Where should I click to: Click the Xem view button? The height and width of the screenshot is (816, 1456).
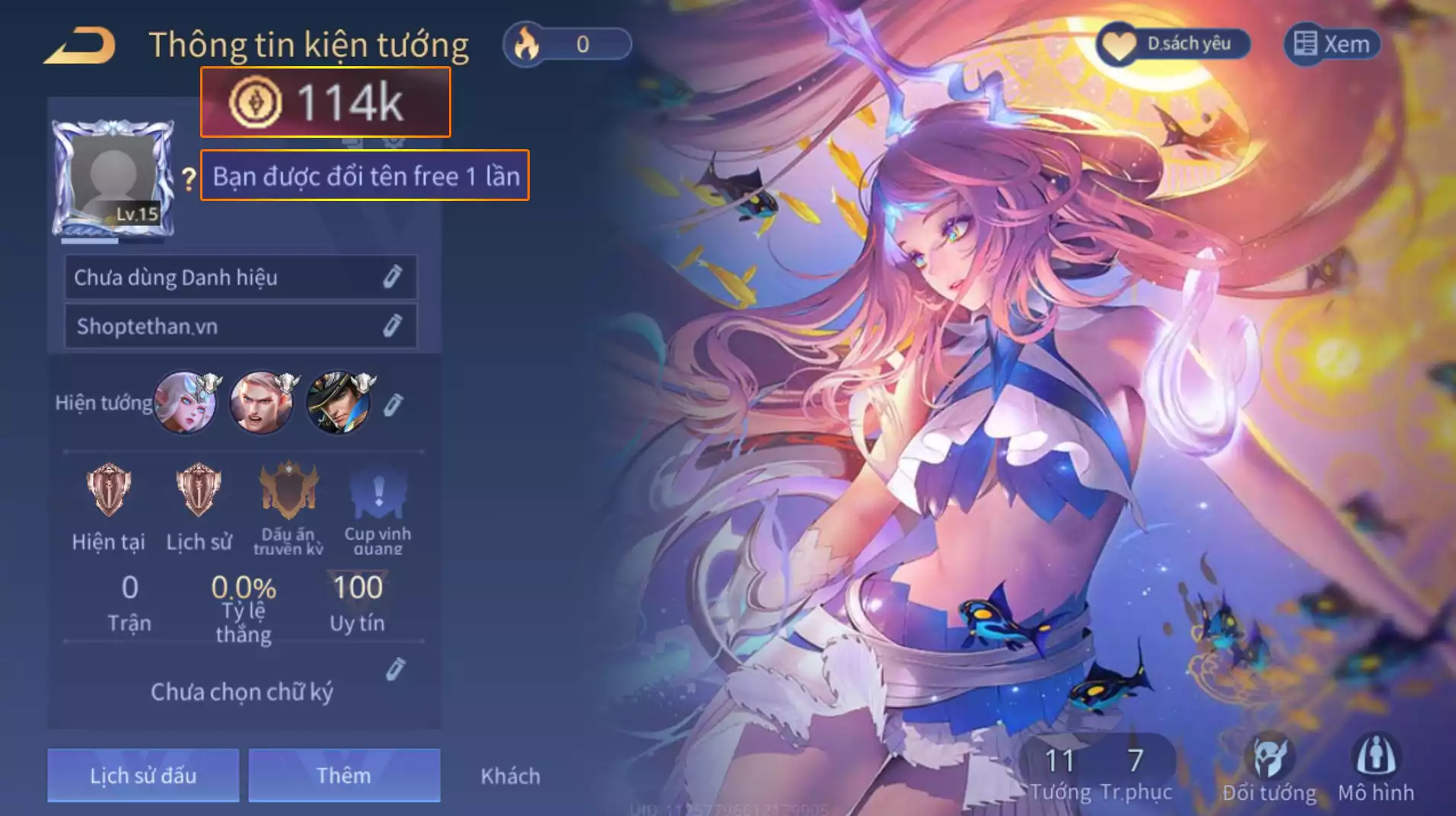[1332, 44]
